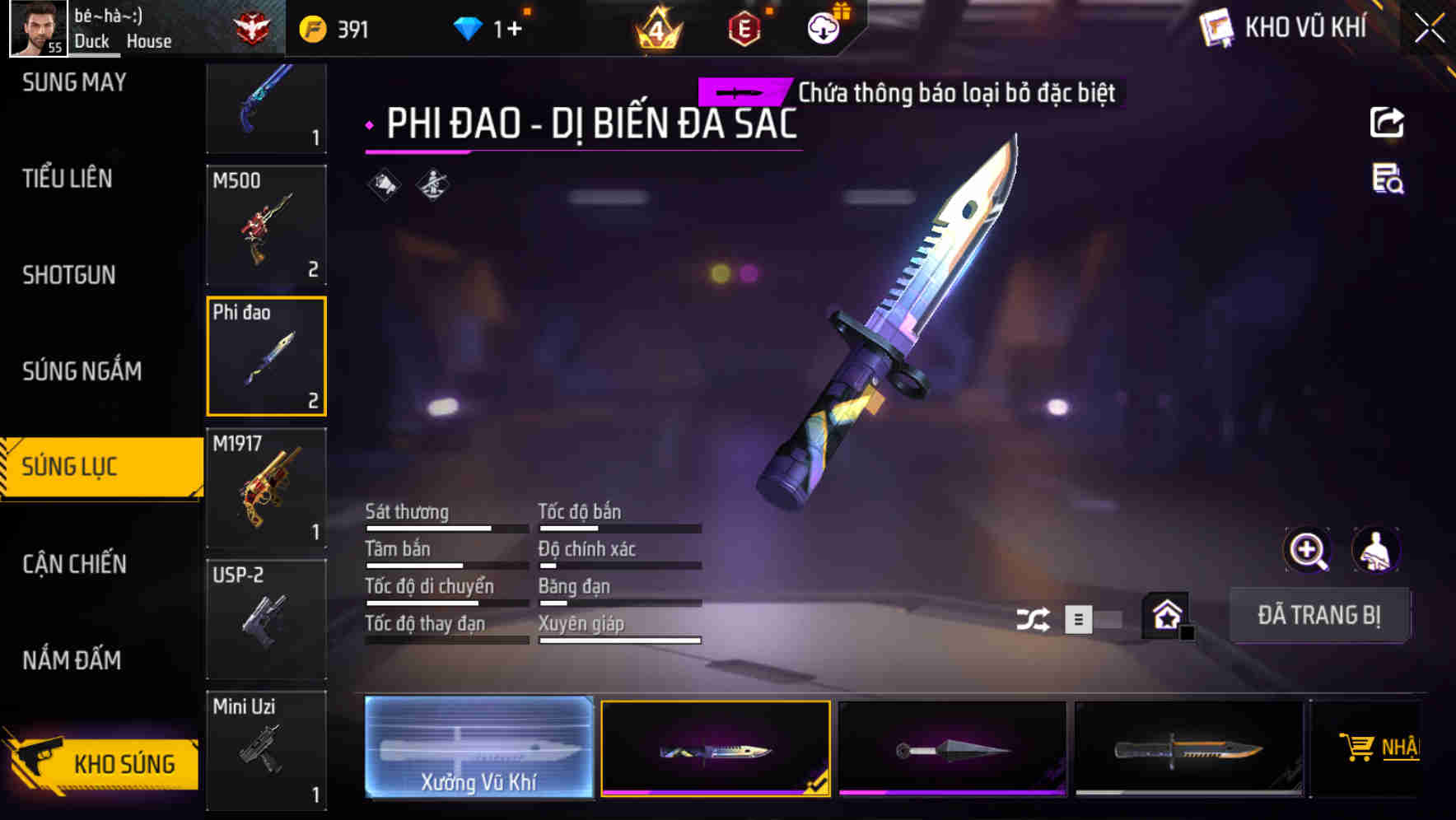1456x820 pixels.
Task: Select the kunai knife skin thumbnail
Action: (953, 748)
